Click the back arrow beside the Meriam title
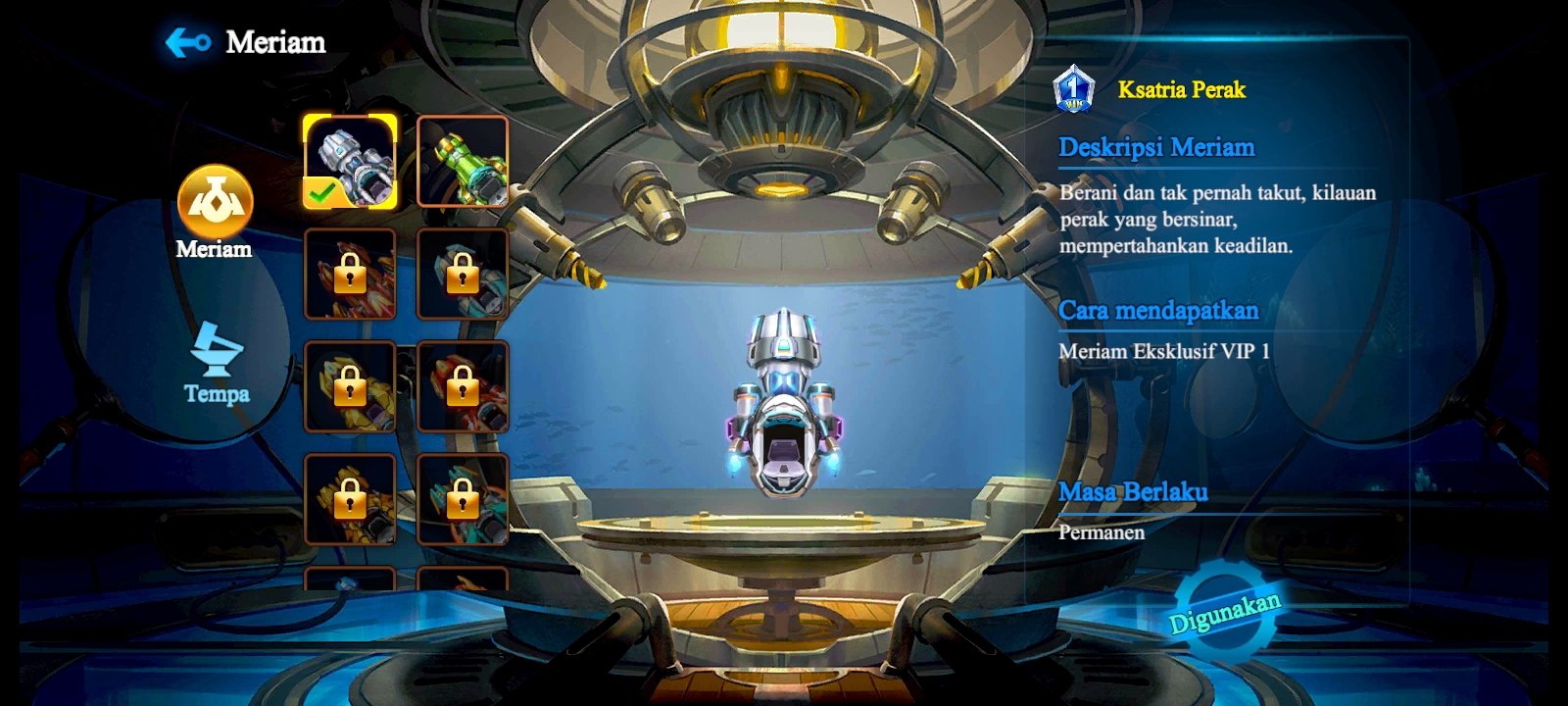The image size is (1568, 706). [x=188, y=41]
